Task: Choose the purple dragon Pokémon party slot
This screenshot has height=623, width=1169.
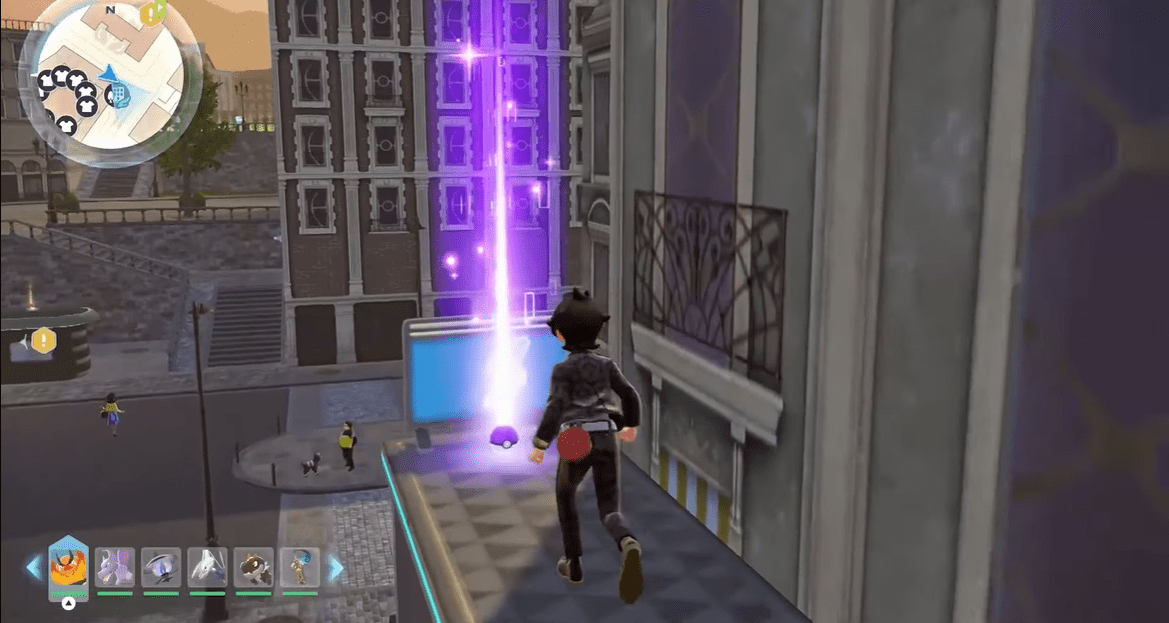Action: pyautogui.click(x=114, y=568)
